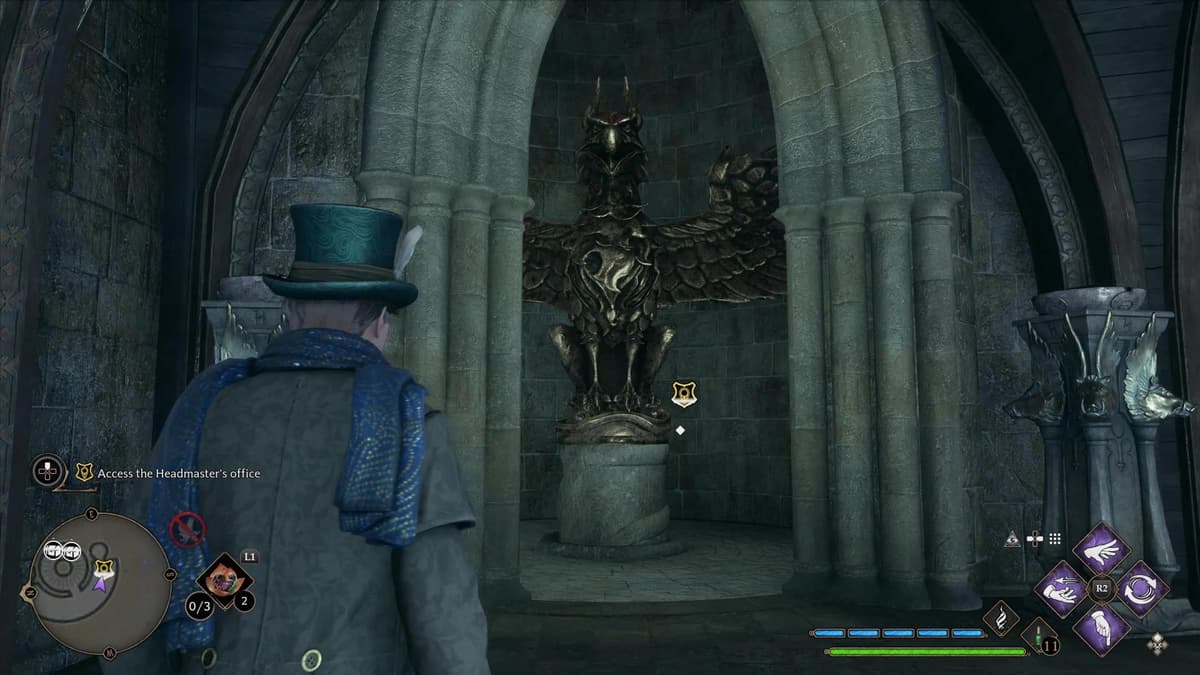Cast the downward-pointing hand spell

click(1100, 628)
